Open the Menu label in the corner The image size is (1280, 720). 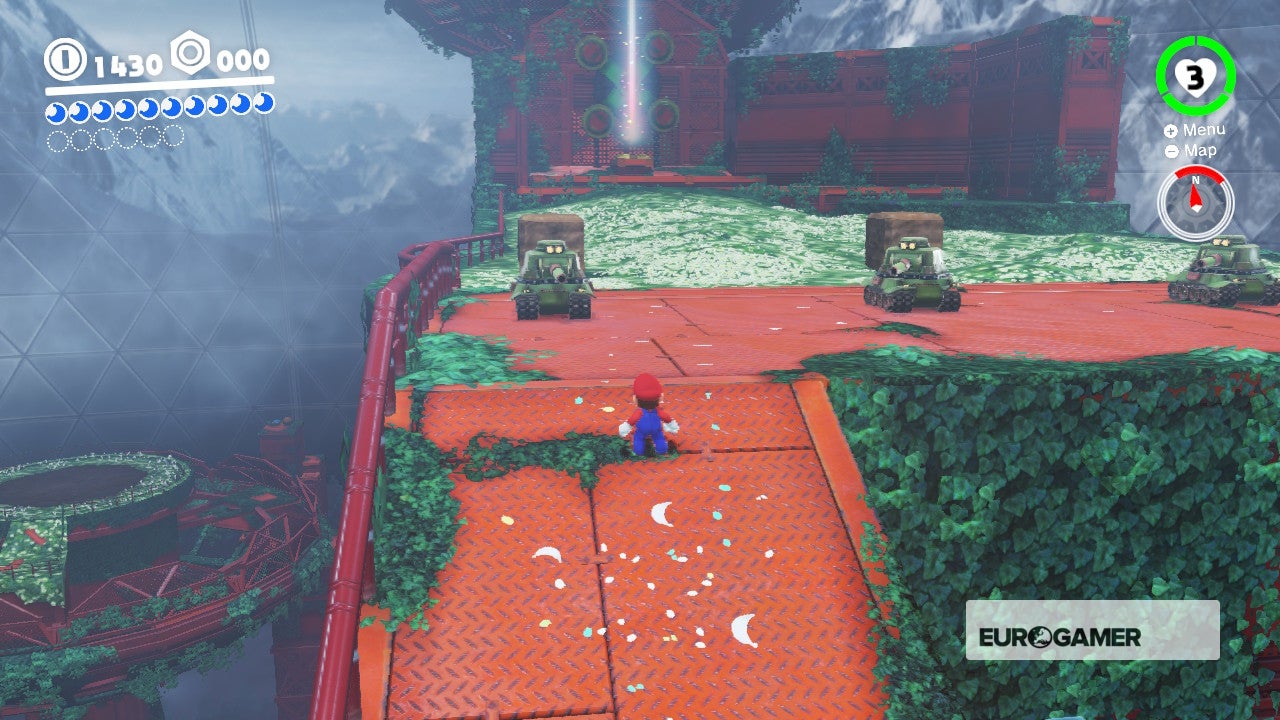click(x=1207, y=130)
